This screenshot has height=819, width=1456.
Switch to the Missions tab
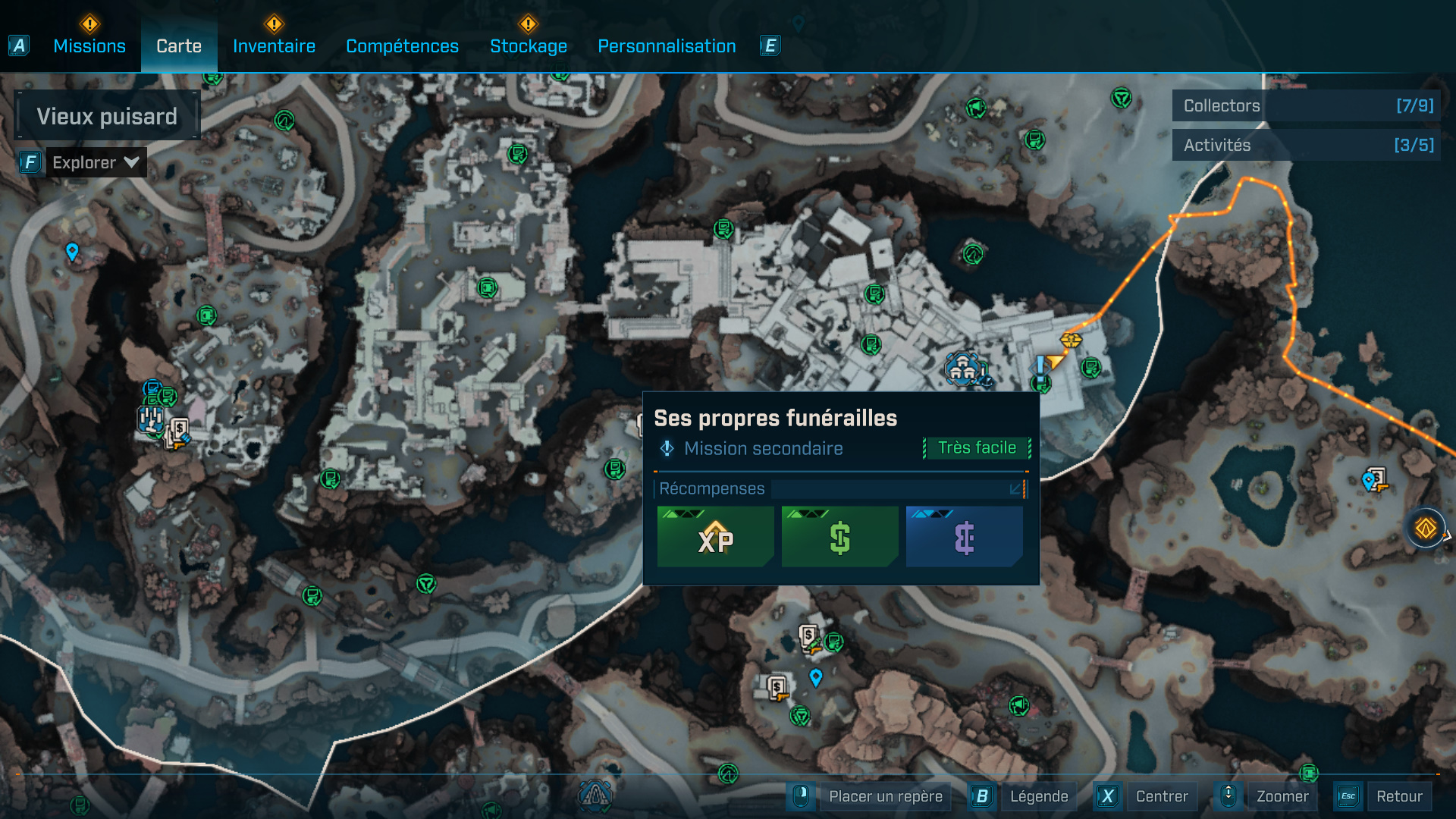pos(89,45)
